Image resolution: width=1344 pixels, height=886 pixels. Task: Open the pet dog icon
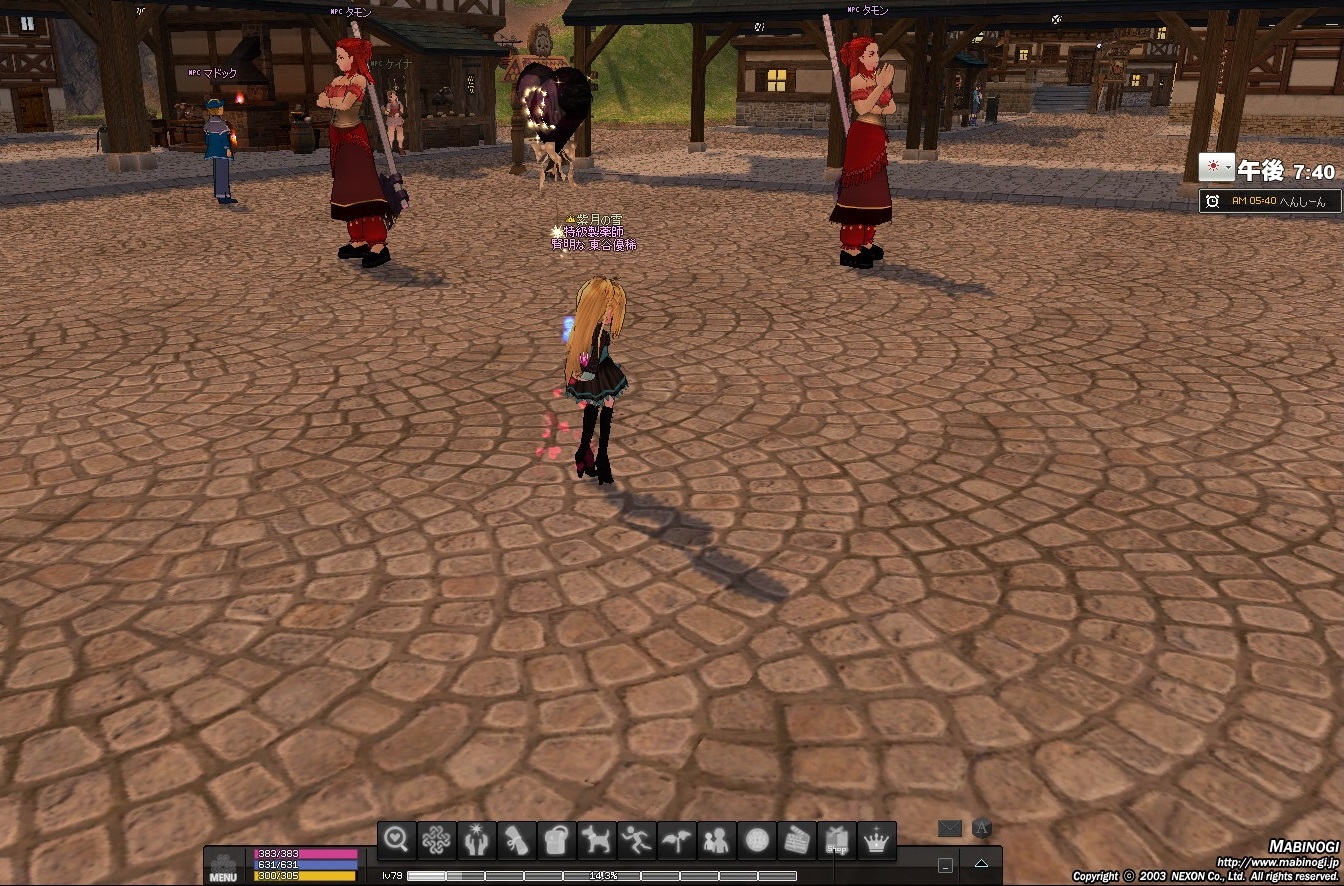click(597, 841)
